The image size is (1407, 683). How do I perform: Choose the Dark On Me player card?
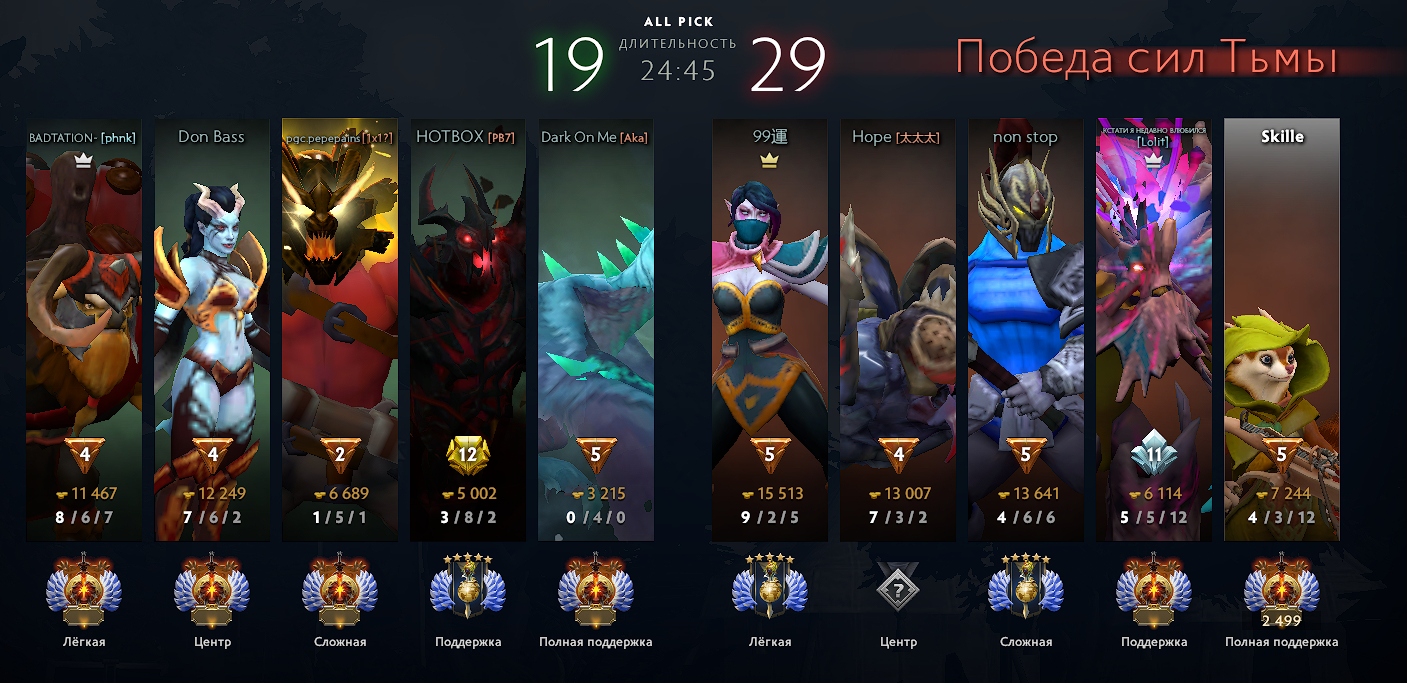(x=596, y=330)
